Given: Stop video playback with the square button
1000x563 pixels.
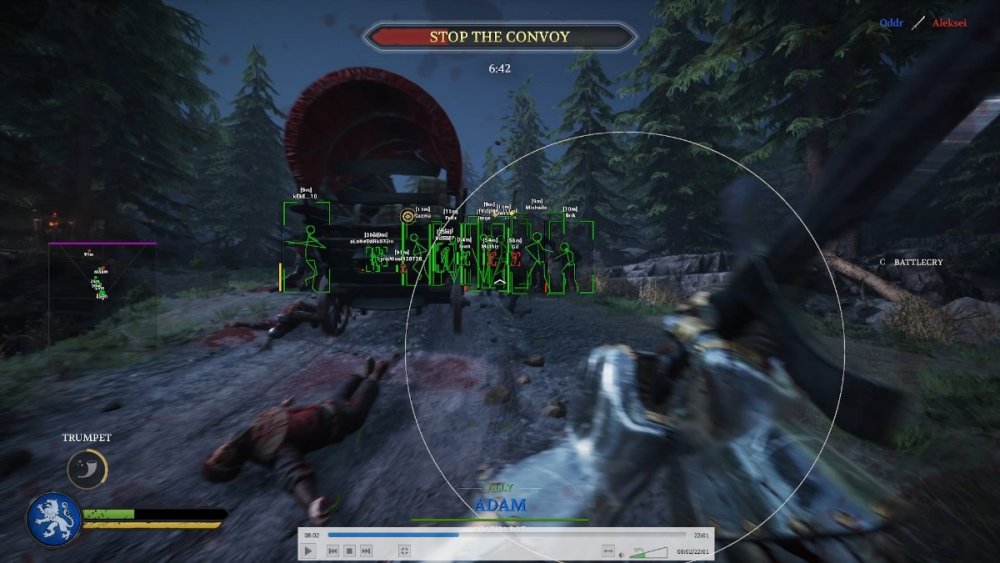Looking at the screenshot, I should (350, 551).
